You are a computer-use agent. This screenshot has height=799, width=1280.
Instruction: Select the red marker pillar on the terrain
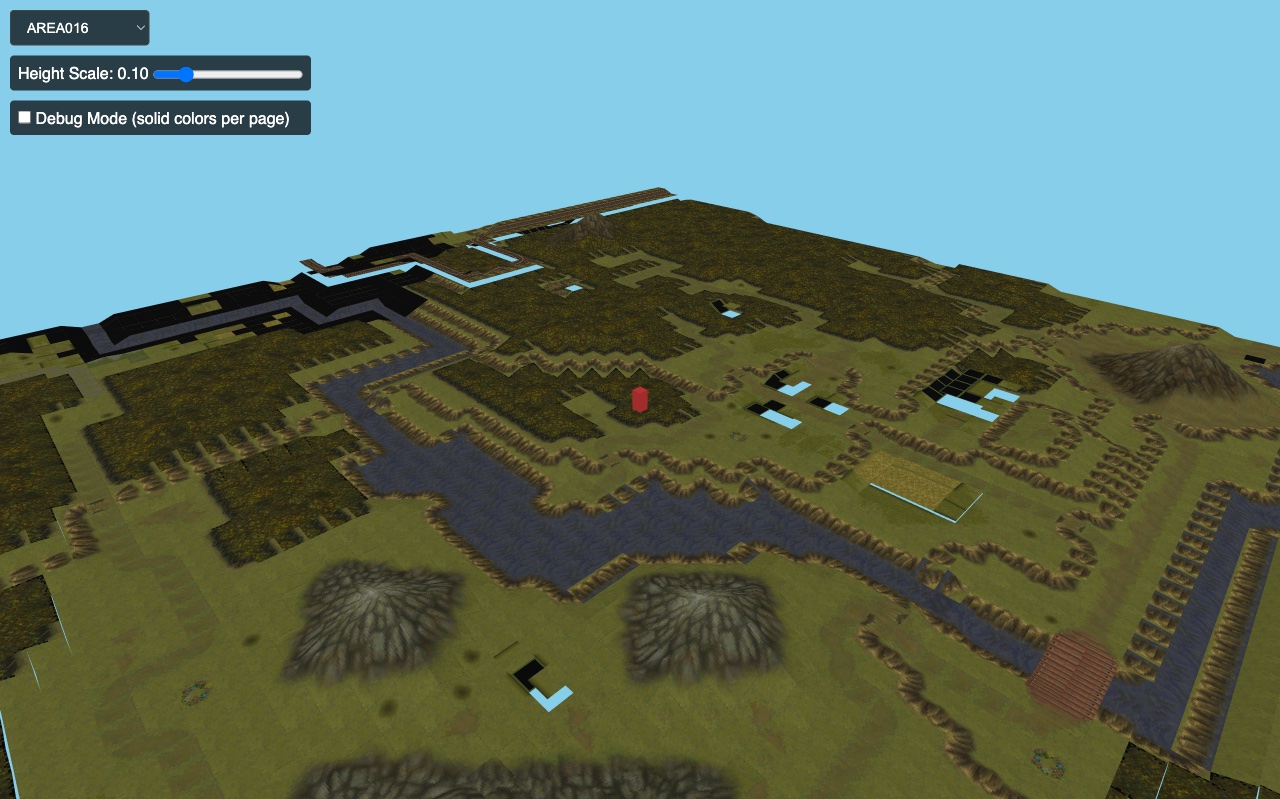coord(640,400)
